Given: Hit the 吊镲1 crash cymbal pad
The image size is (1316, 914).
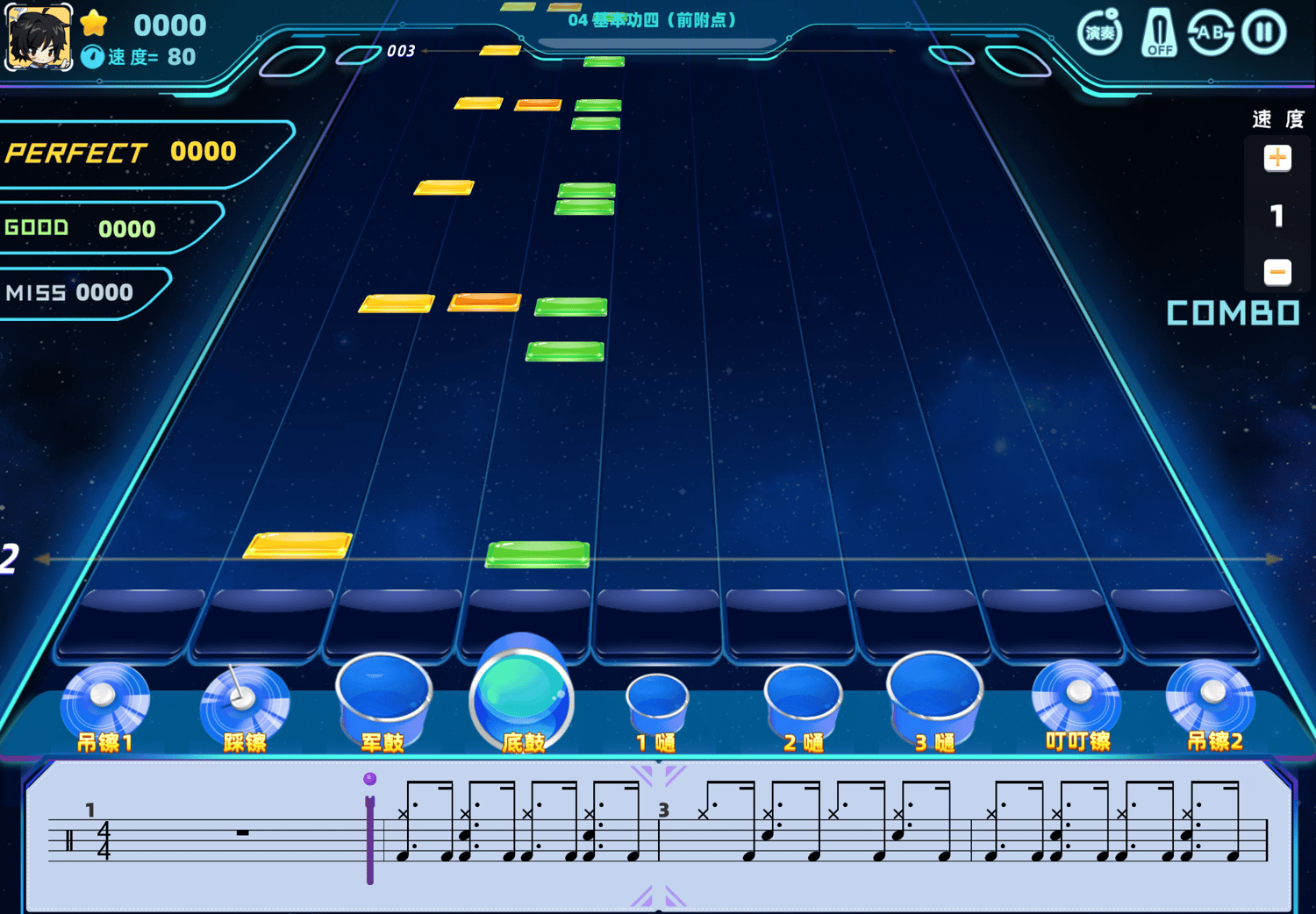Looking at the screenshot, I should tap(104, 700).
